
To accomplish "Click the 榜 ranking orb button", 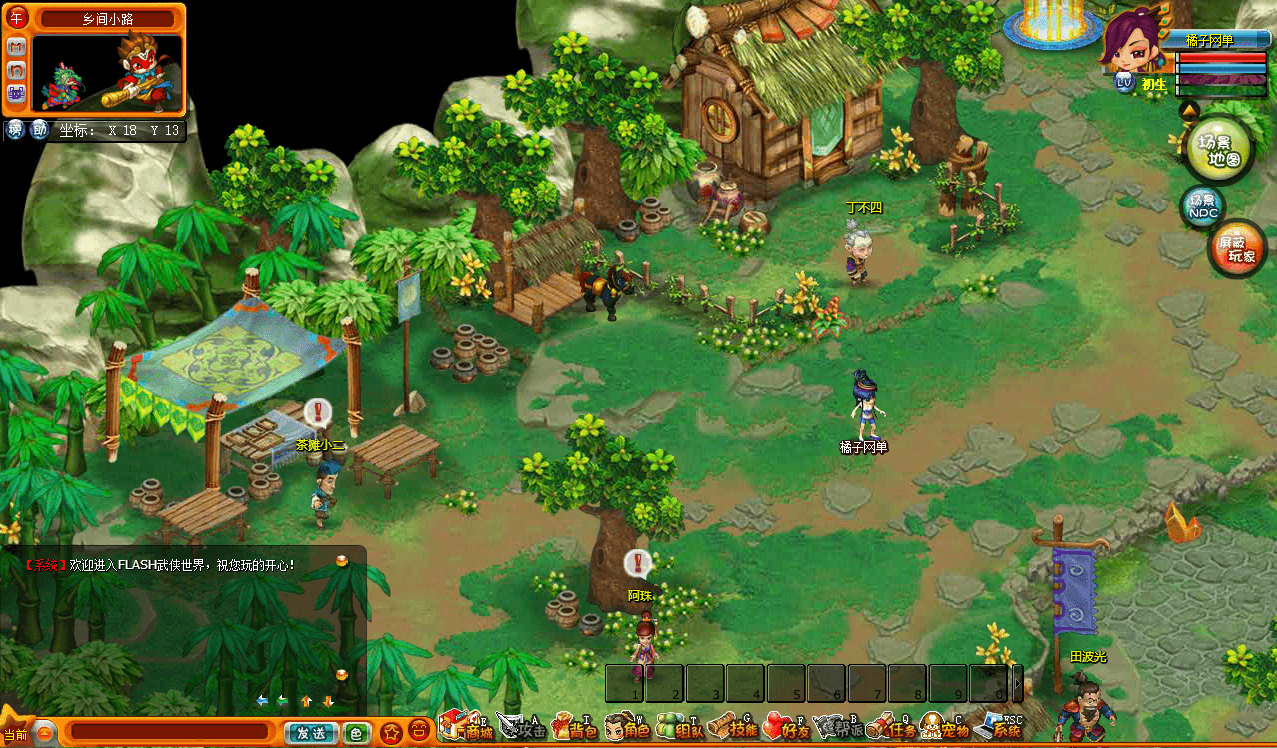I will point(16,129).
